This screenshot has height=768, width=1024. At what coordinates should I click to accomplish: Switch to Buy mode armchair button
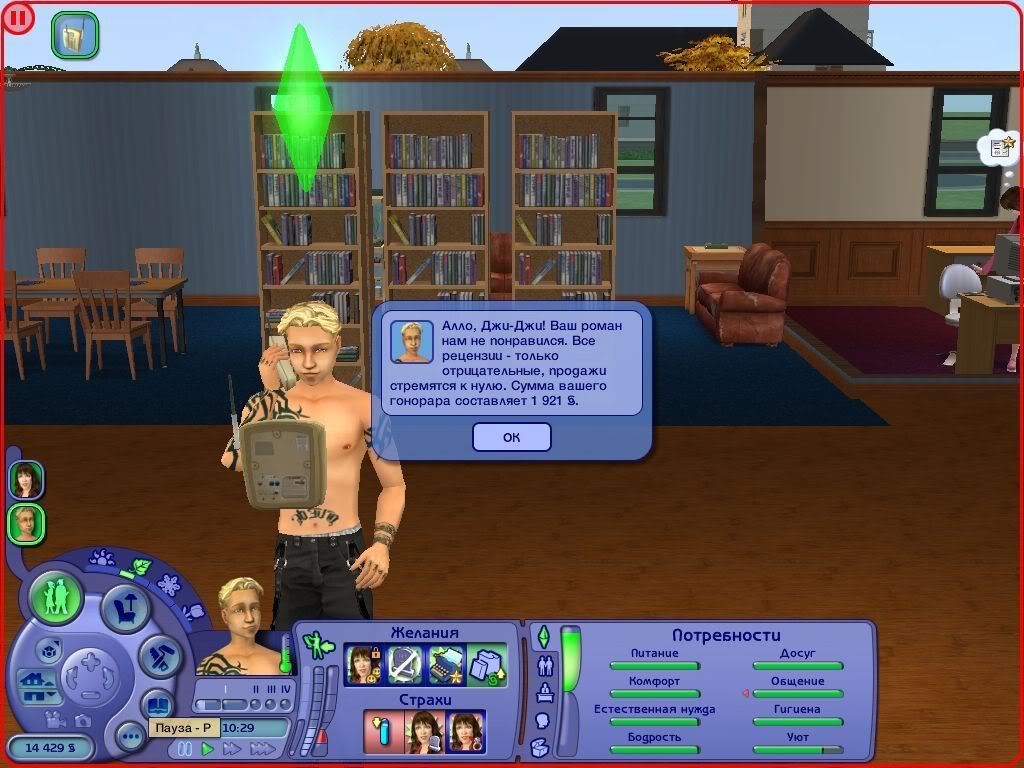[126, 607]
